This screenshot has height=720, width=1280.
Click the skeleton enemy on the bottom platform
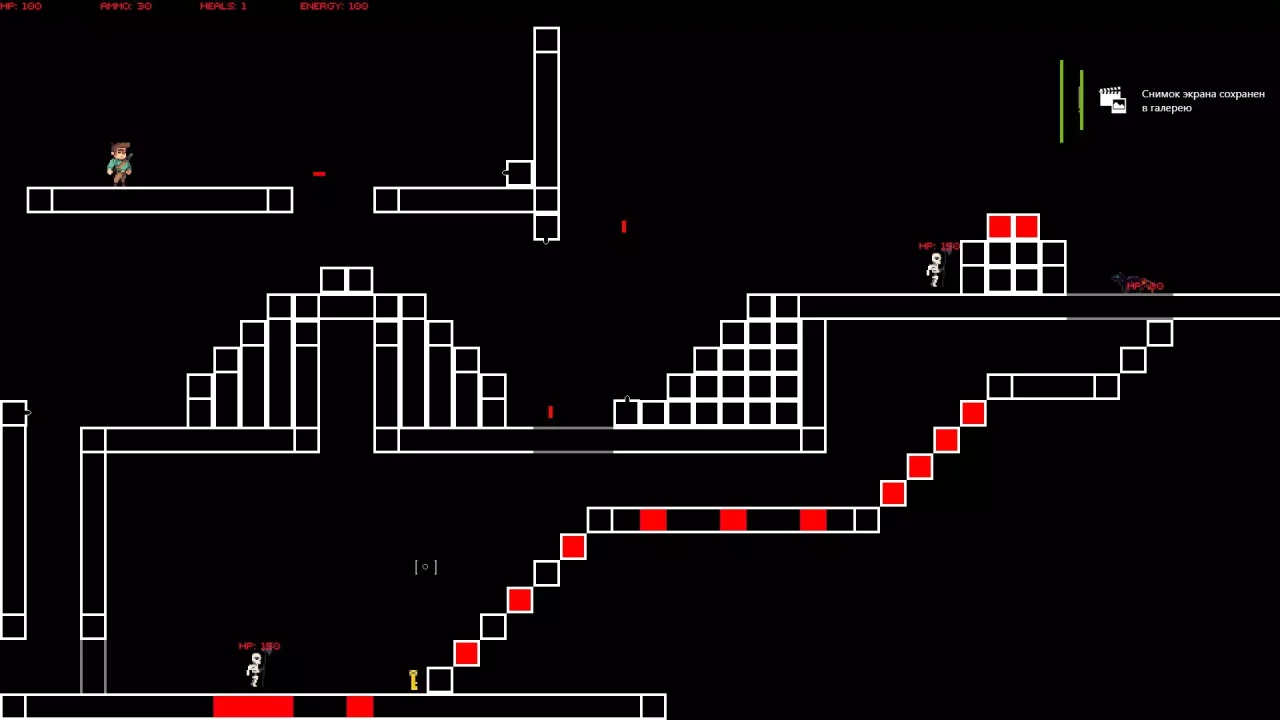(255, 668)
